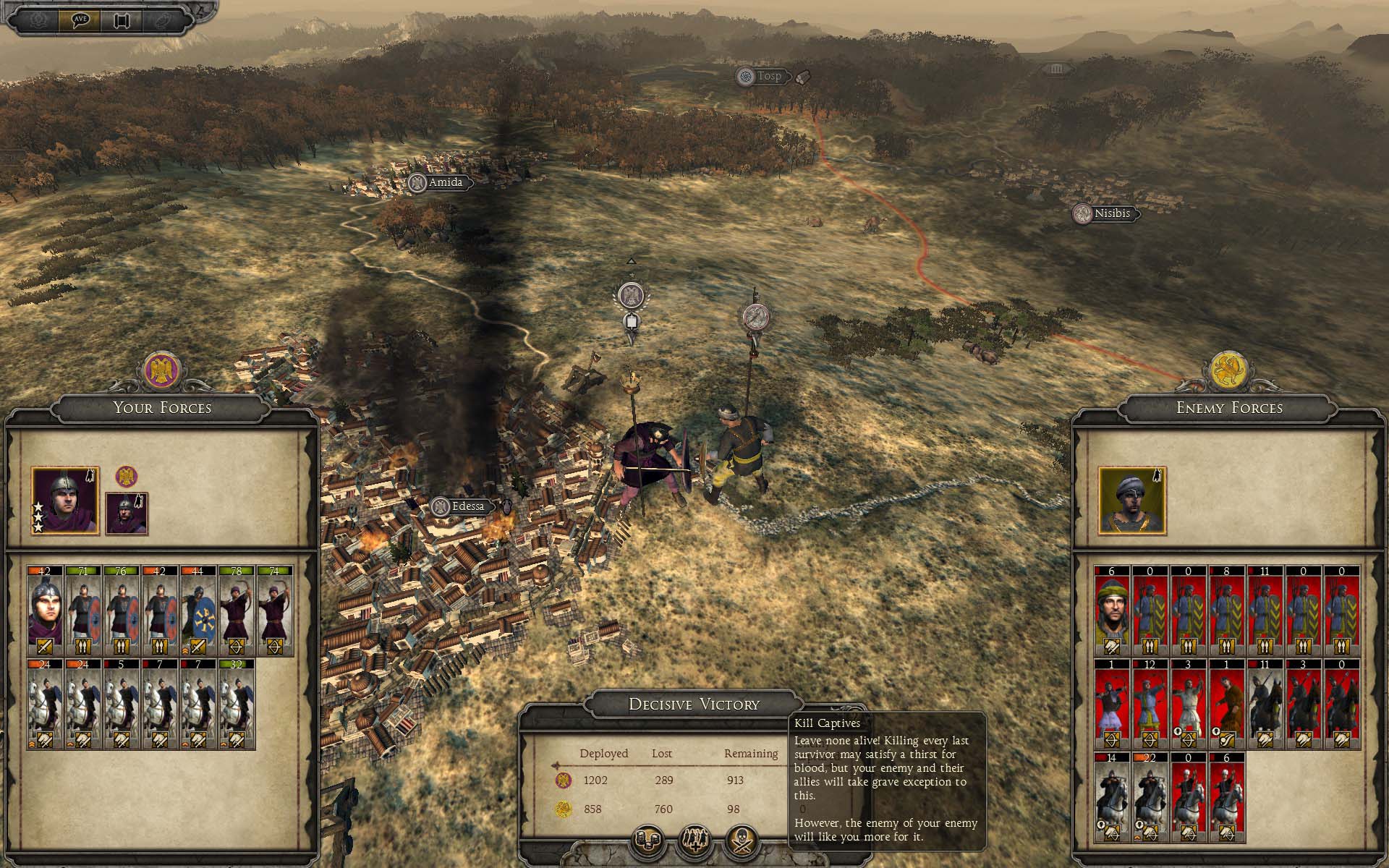Click the golden faction emblem above Enemy Forces
The height and width of the screenshot is (868, 1389).
tap(1228, 371)
